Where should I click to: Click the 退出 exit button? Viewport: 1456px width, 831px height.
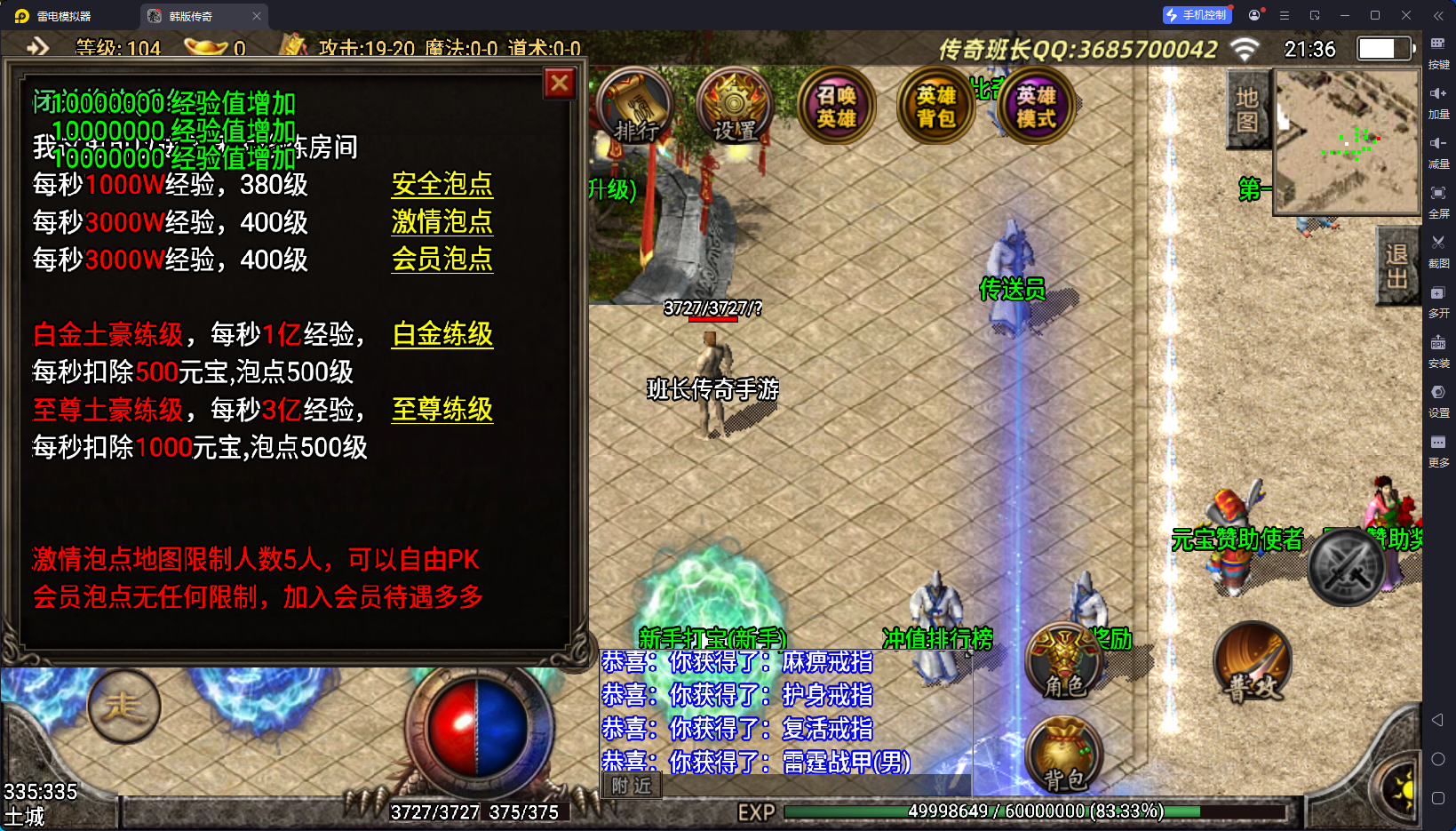[1396, 266]
